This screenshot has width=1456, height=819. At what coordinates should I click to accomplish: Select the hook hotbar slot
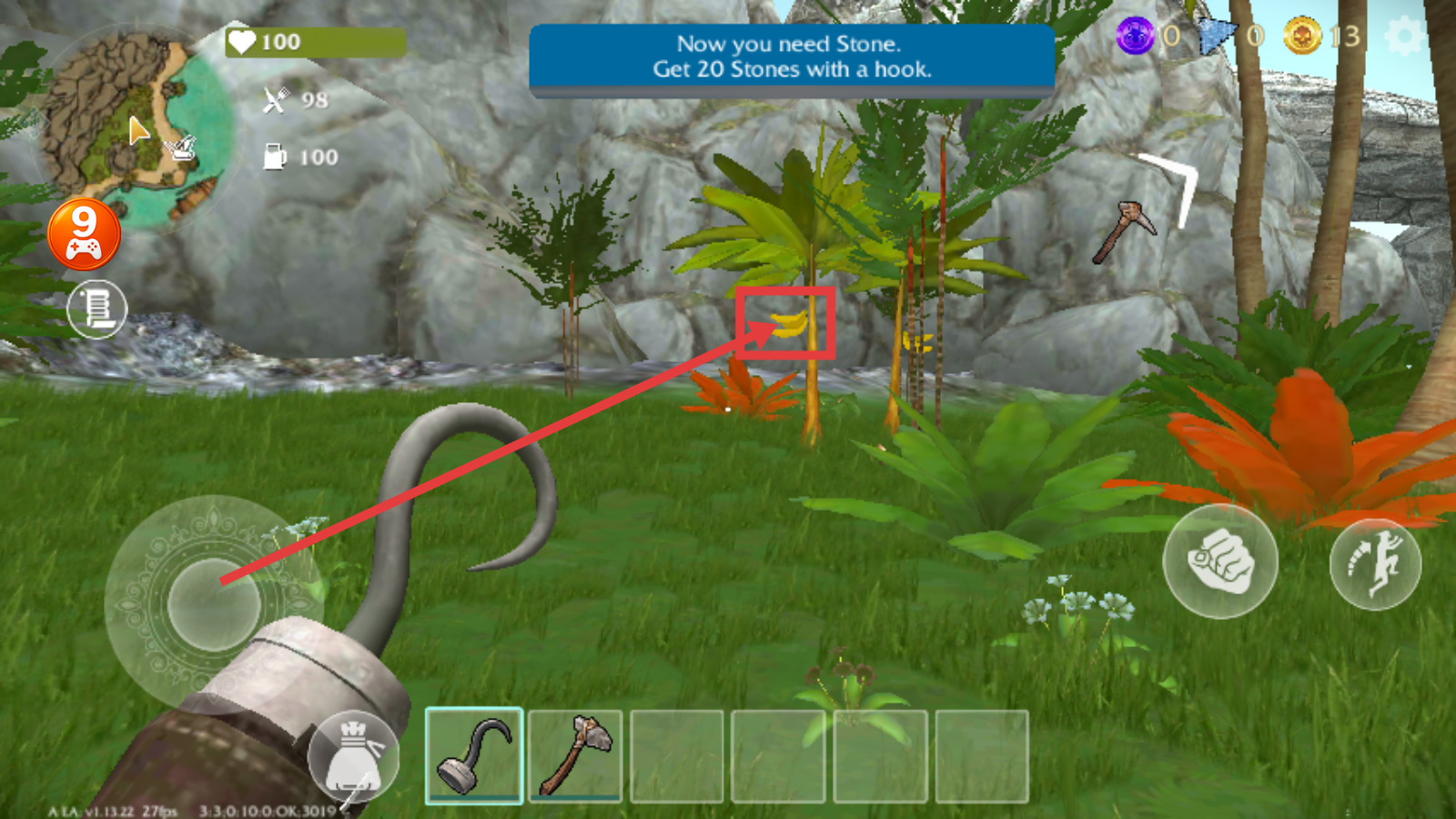pyautogui.click(x=474, y=755)
